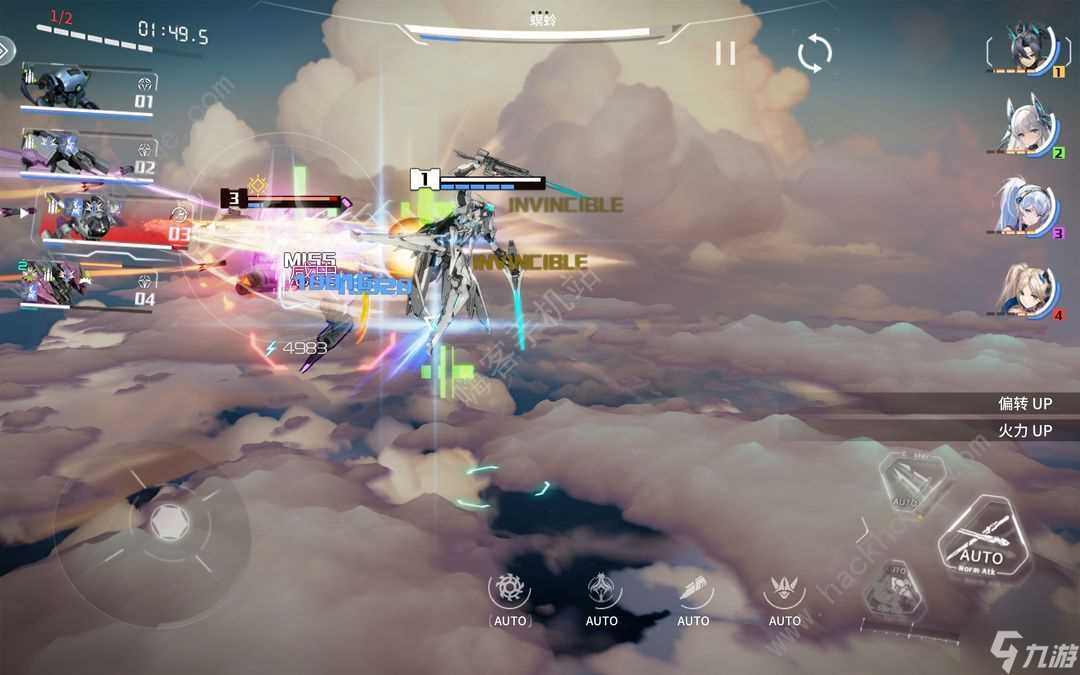This screenshot has height=675, width=1080.
Task: Target enemy unit 01 in the list
Action: 88,90
